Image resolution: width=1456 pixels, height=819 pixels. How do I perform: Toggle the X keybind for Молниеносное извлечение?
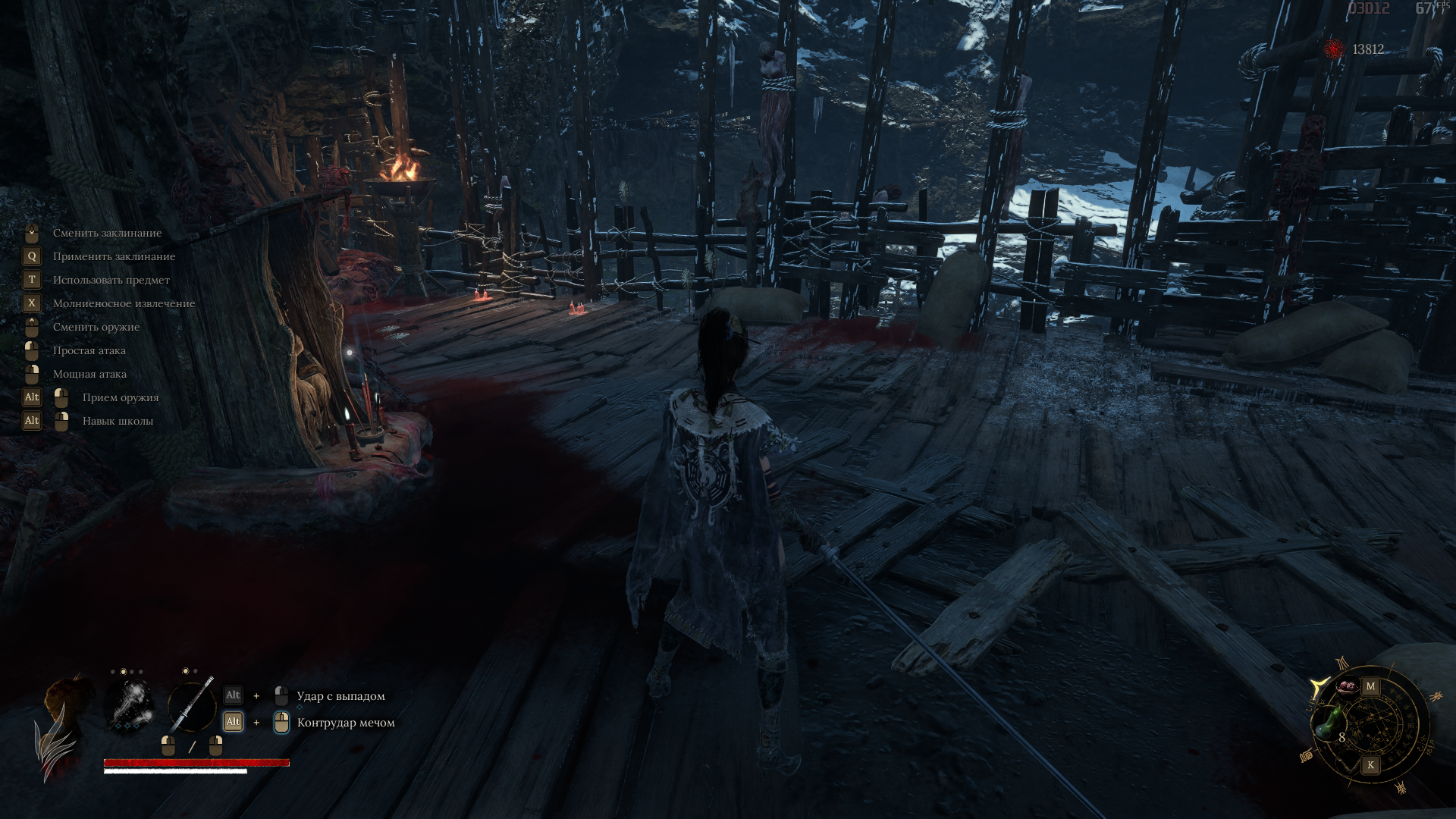coord(30,303)
